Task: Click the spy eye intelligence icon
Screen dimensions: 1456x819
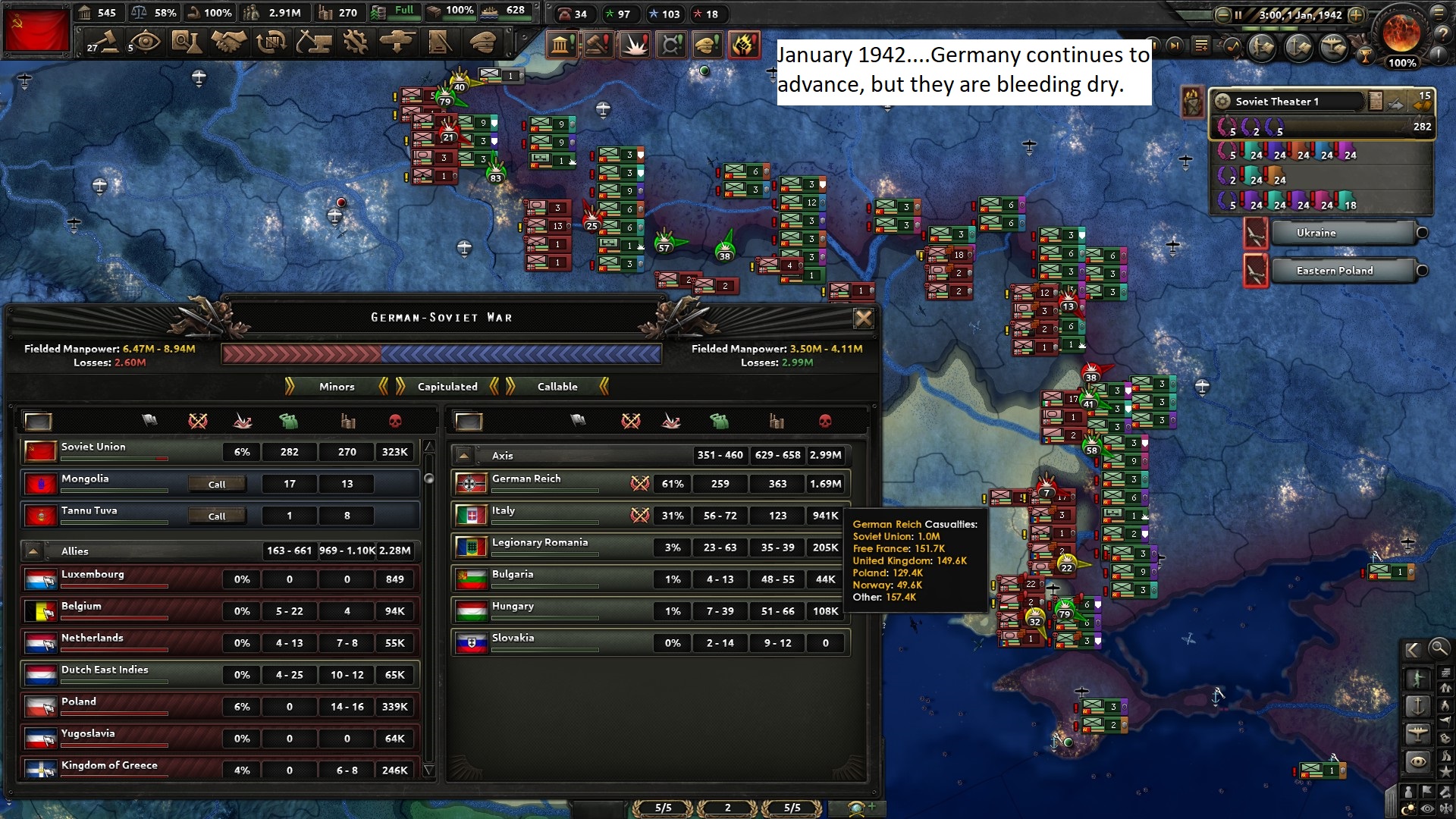Action: coord(145,43)
